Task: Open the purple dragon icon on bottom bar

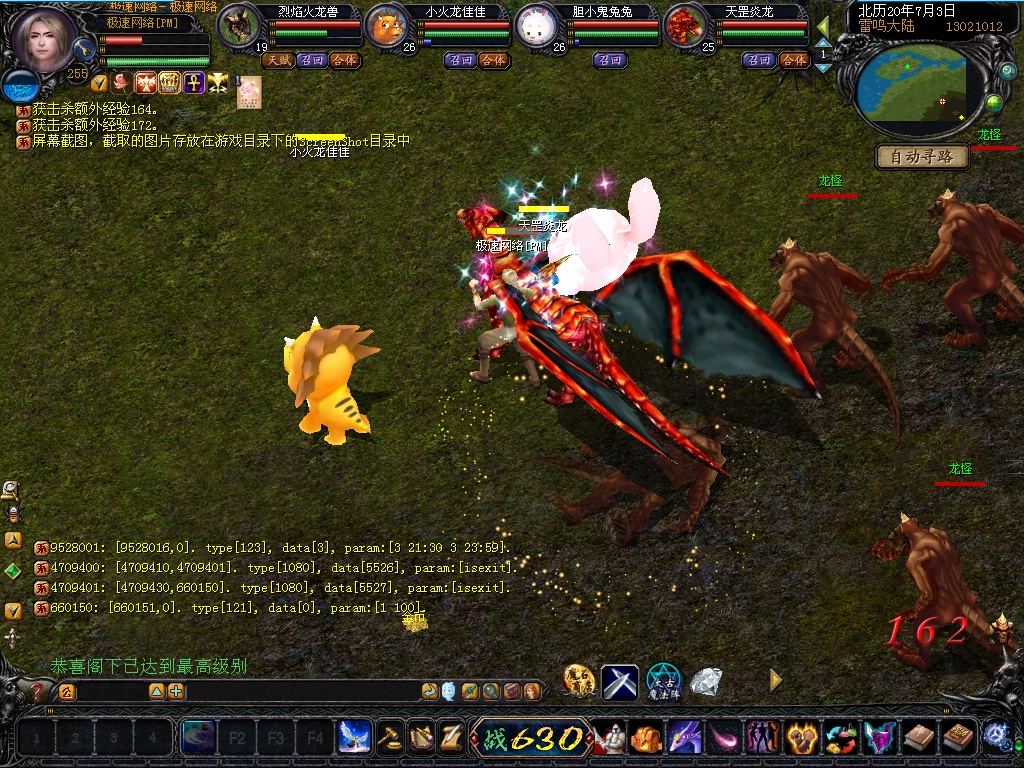Action: pyautogui.click(x=683, y=738)
